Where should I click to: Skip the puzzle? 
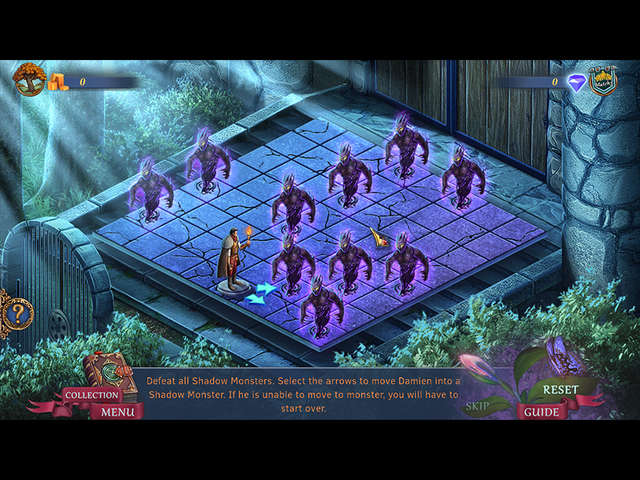pyautogui.click(x=478, y=407)
